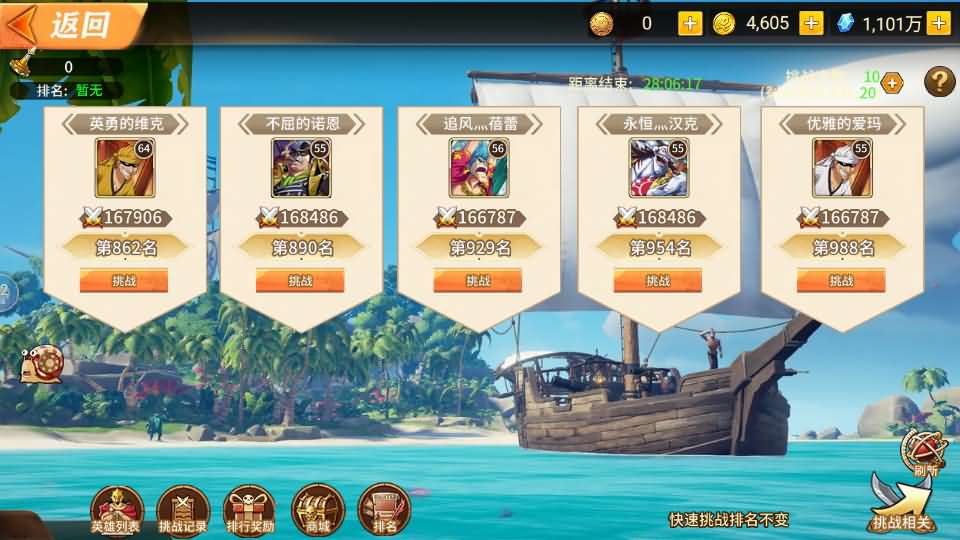Challenge 永恒灬汉克 ranked 954
The width and height of the screenshot is (960, 540).
click(x=658, y=281)
